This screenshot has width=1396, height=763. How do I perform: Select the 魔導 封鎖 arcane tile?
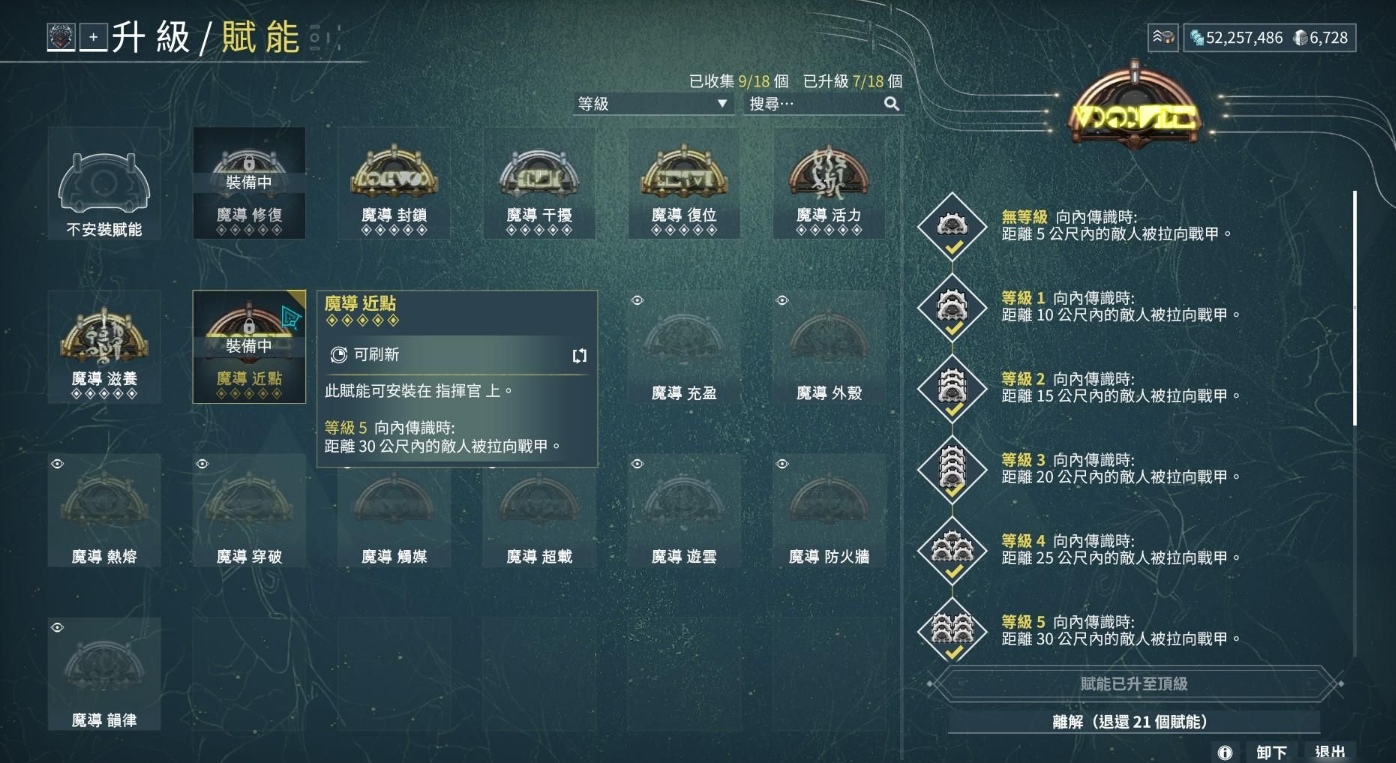(394, 185)
